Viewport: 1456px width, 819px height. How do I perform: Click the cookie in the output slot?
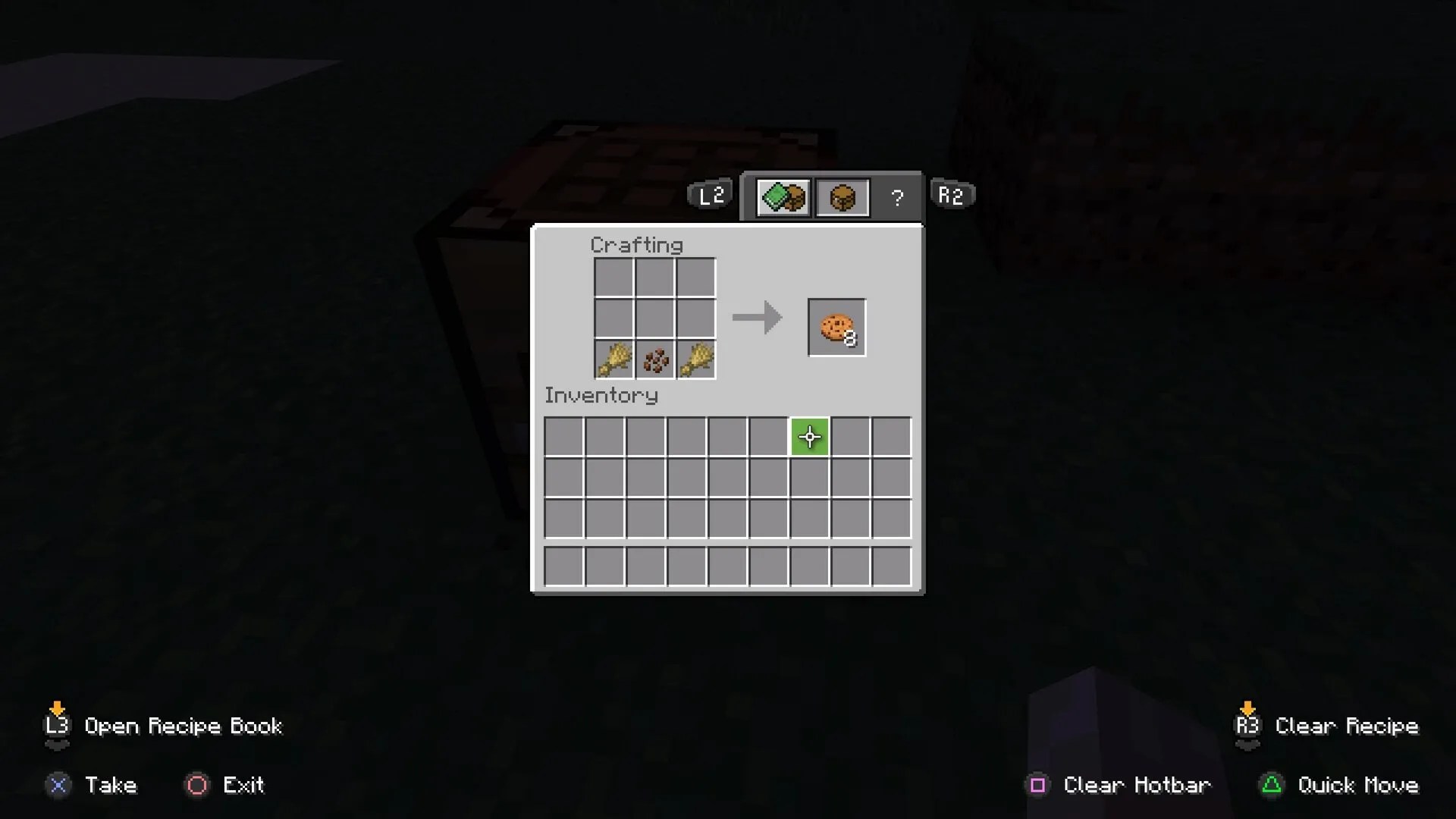tap(836, 328)
